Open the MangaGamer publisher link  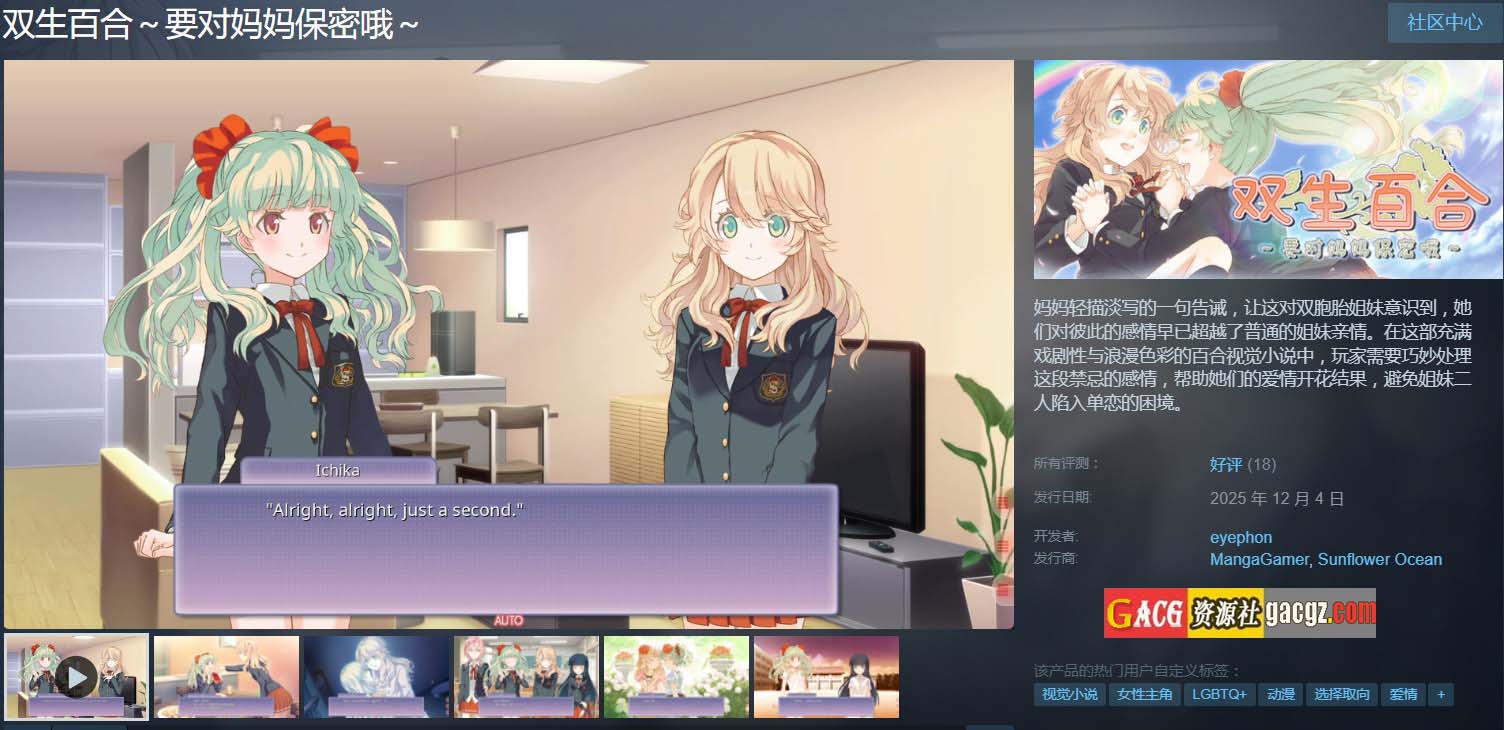click(1258, 559)
